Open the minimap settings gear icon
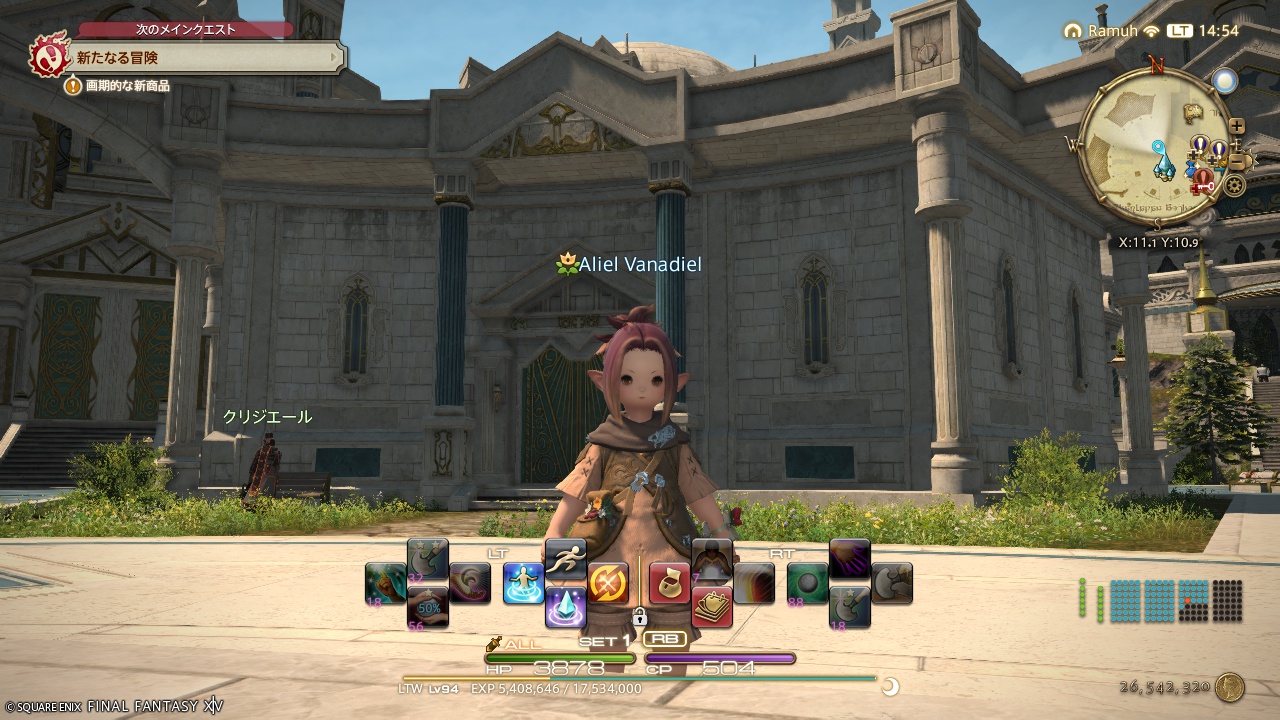Viewport: 1280px width, 720px height. pos(1234,184)
